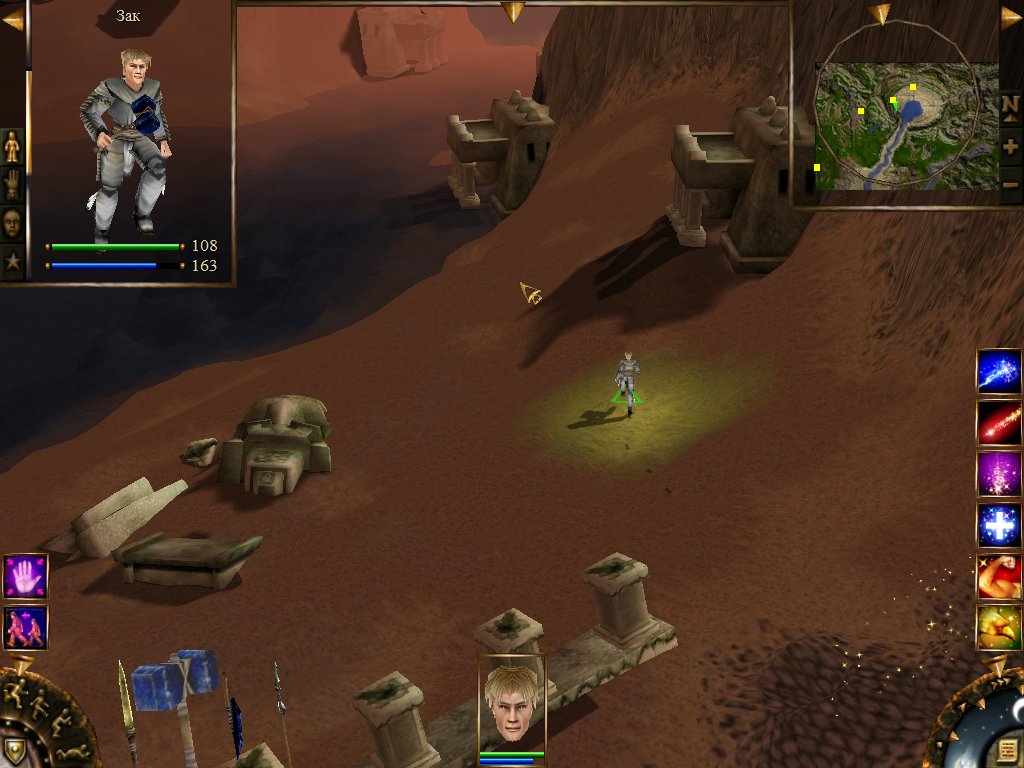Activate the flexing arm strength spell

(x=998, y=576)
